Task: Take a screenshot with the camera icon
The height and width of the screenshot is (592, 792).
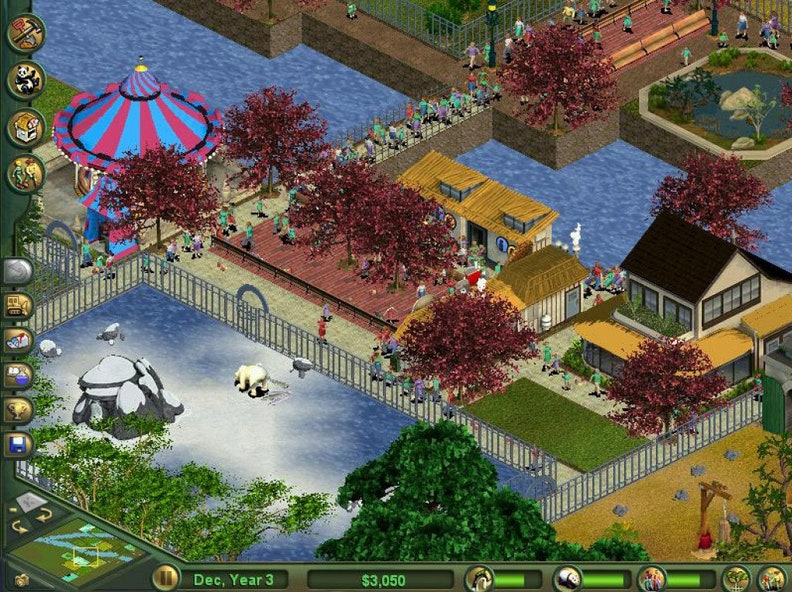Action: (22, 579)
